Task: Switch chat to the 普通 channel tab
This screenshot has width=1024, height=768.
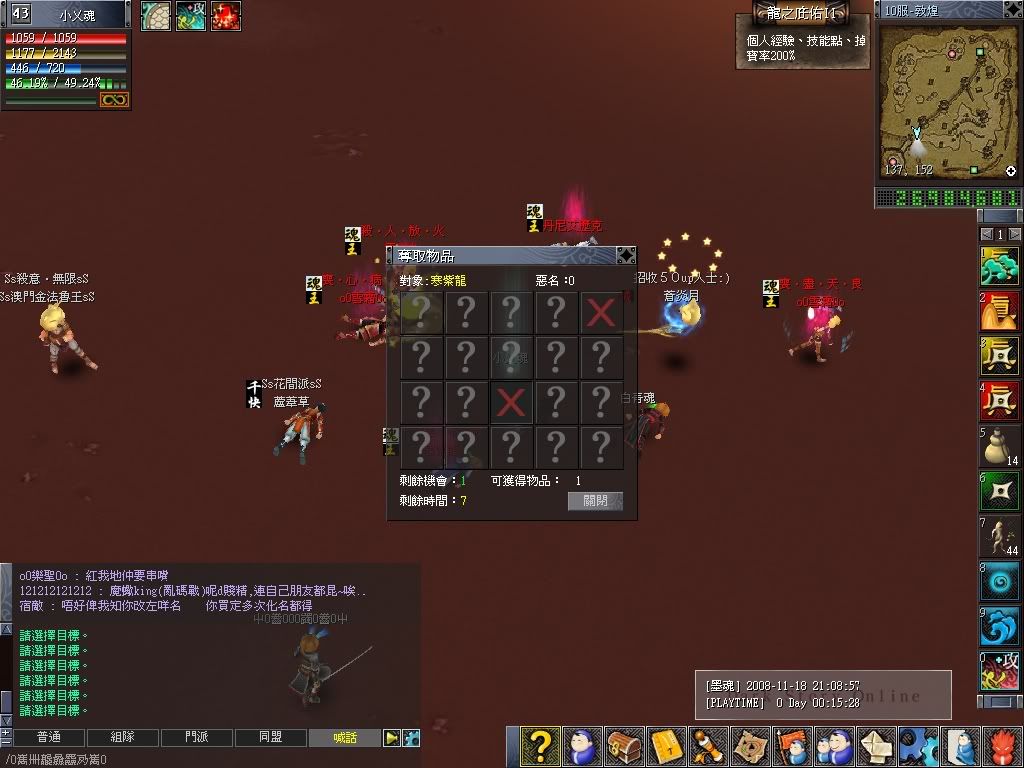Action: tap(48, 738)
